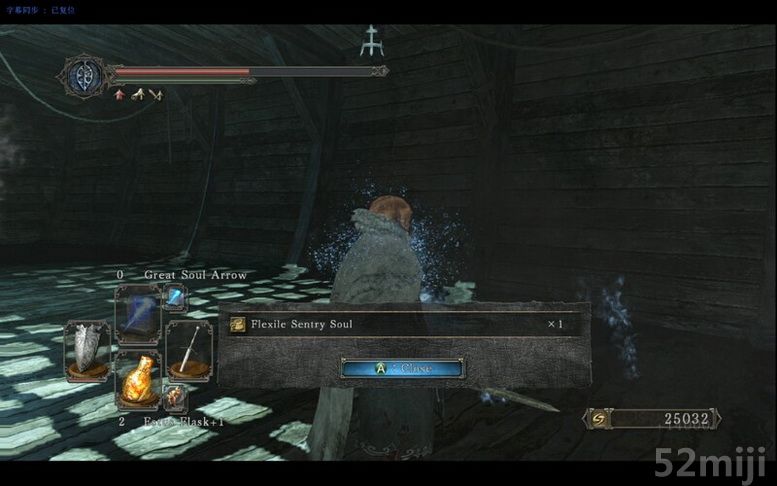Select the equipped shield slot
This screenshot has width=777, height=486.
[88, 349]
